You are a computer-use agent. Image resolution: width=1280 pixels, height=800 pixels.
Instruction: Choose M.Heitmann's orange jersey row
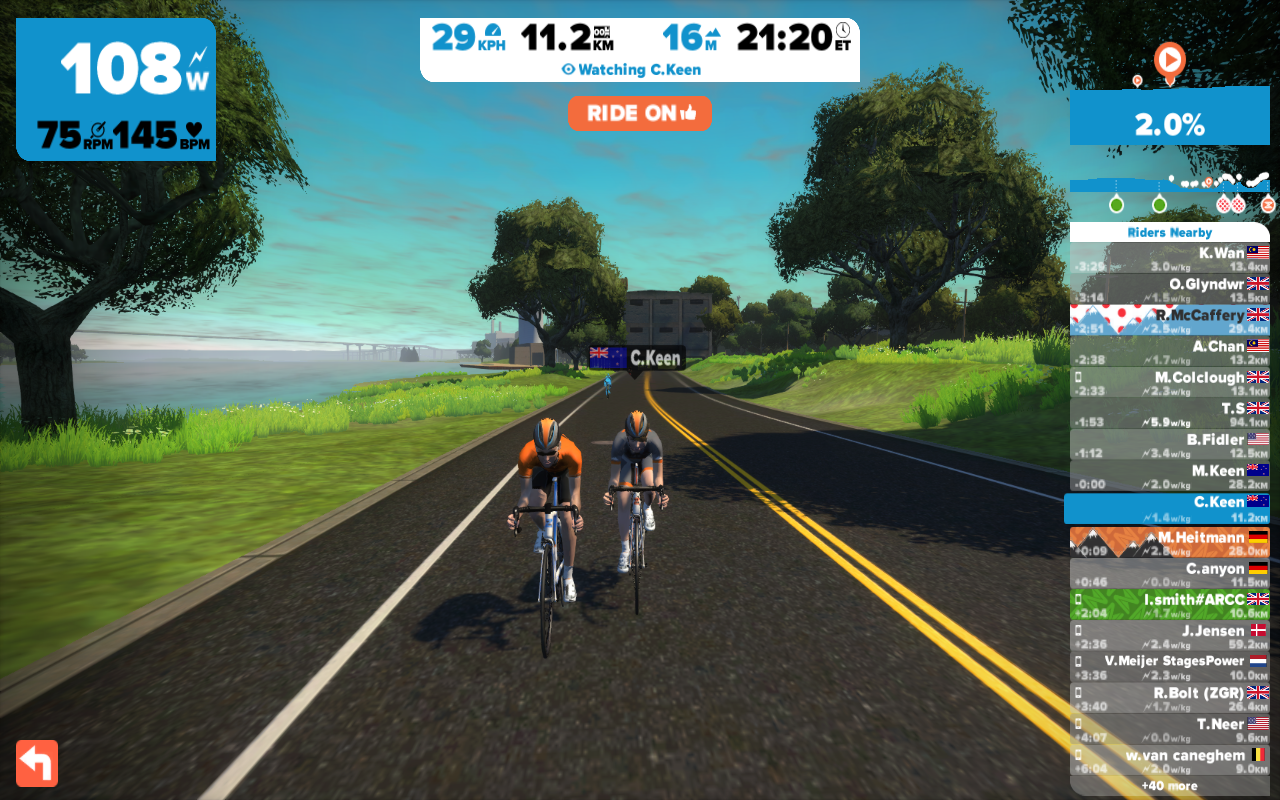[1169, 542]
